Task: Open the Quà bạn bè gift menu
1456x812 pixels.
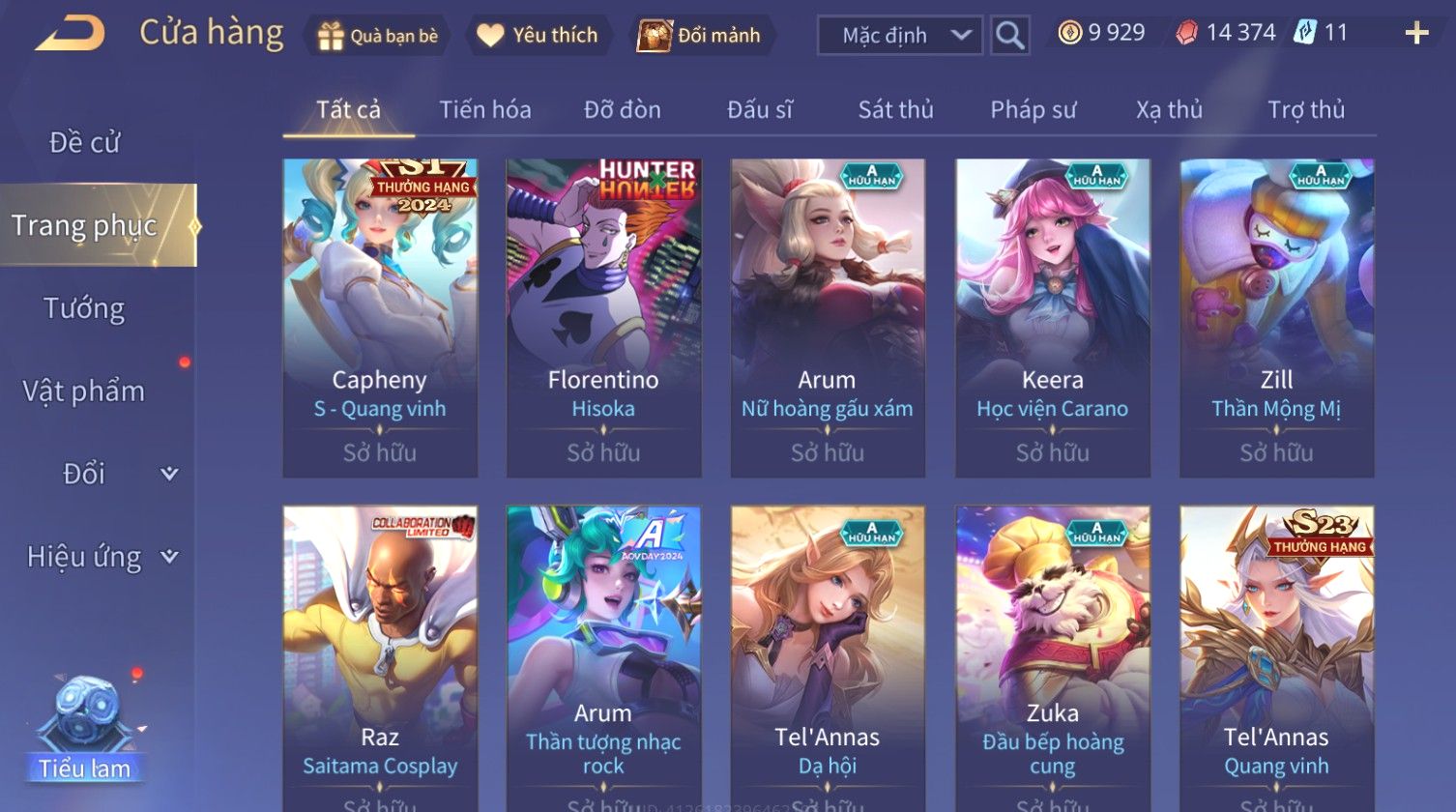Action: pos(378,36)
